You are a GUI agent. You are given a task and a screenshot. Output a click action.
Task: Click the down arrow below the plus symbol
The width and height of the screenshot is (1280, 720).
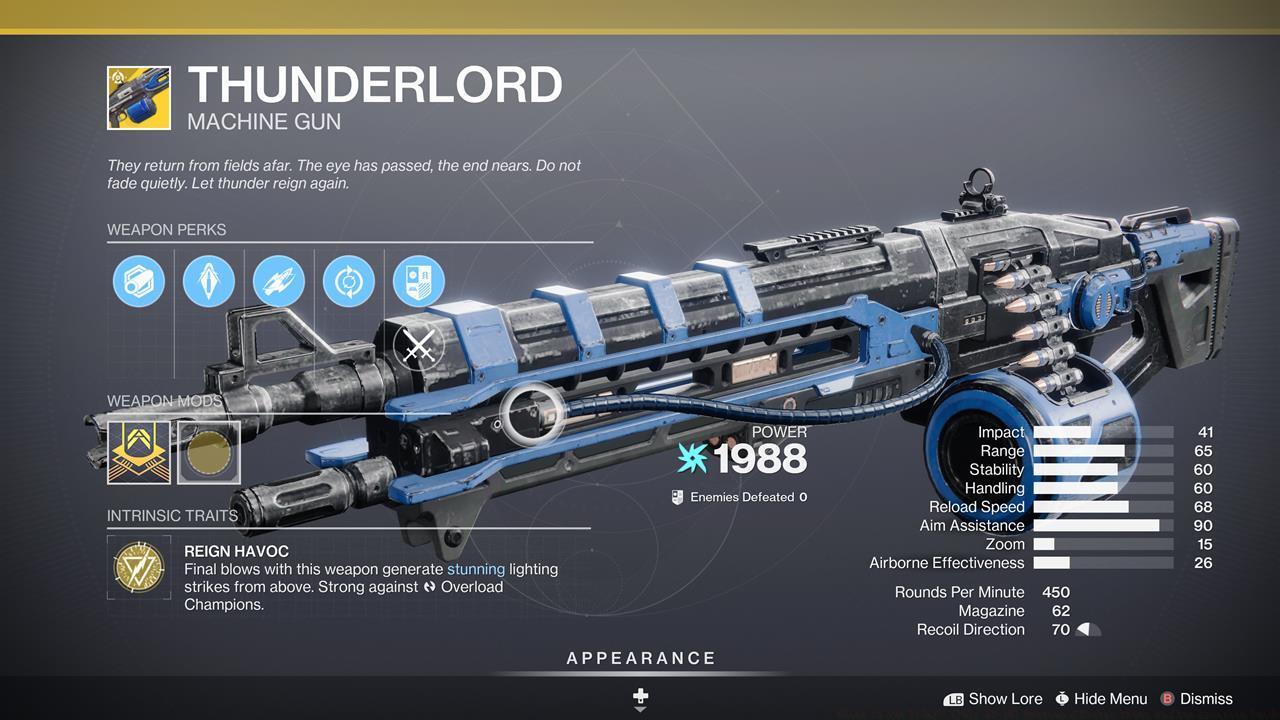point(639,707)
